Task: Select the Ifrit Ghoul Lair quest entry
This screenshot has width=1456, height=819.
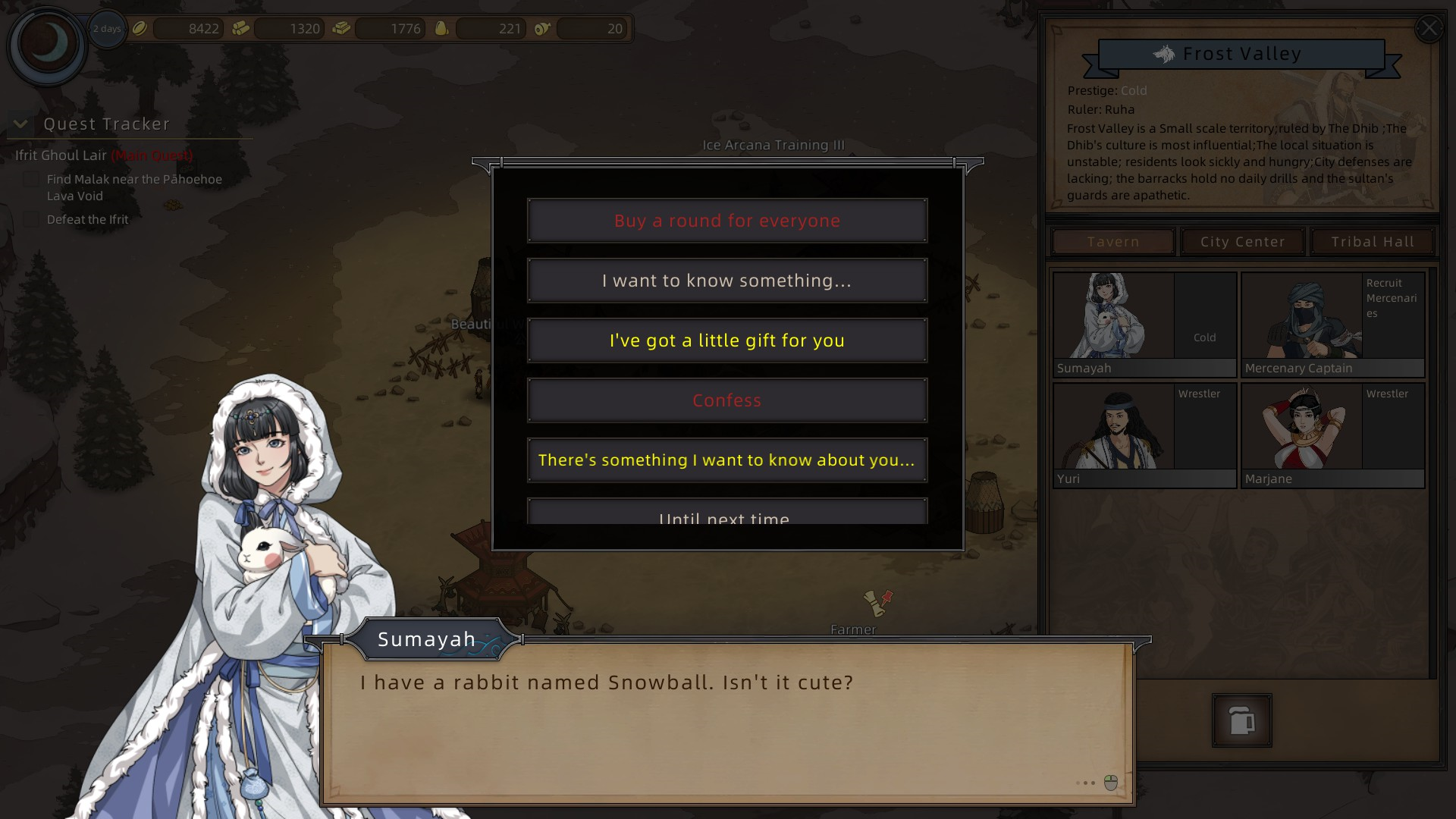Action: click(x=61, y=155)
